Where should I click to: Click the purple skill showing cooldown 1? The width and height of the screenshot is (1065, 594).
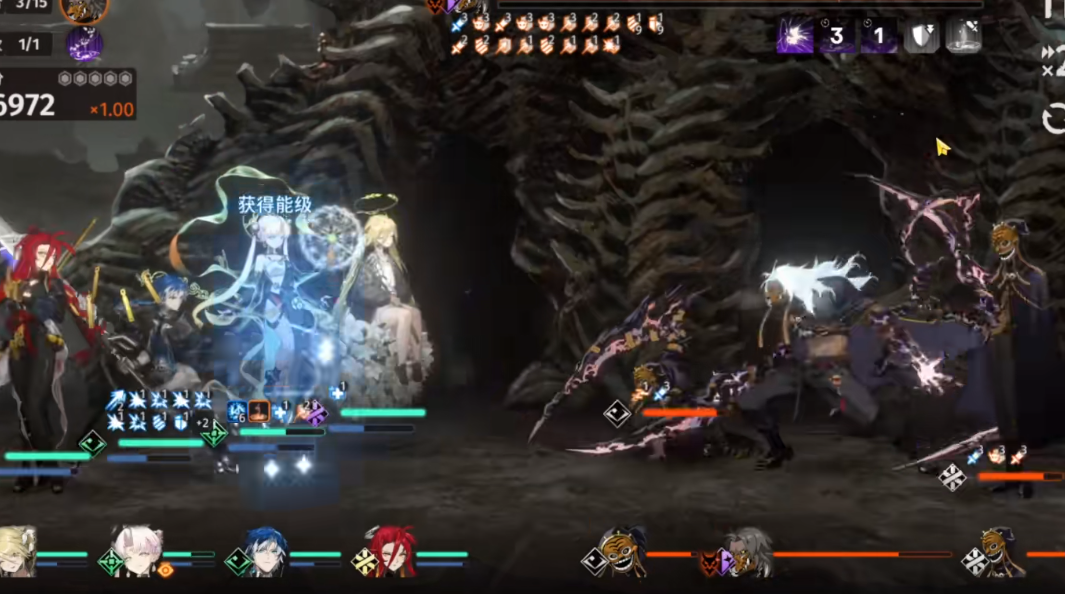click(879, 36)
